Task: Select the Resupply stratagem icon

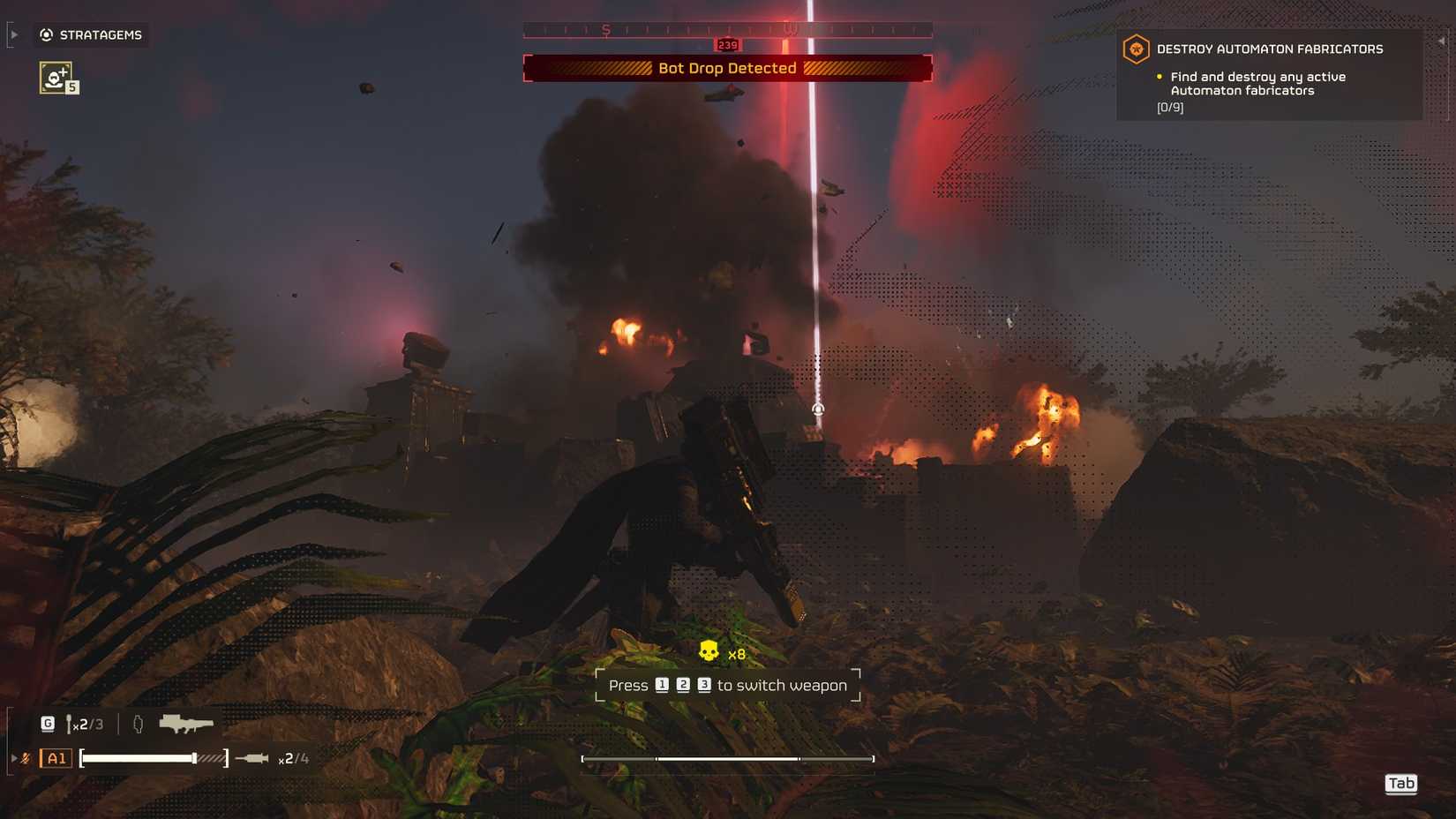Action: pos(55,78)
